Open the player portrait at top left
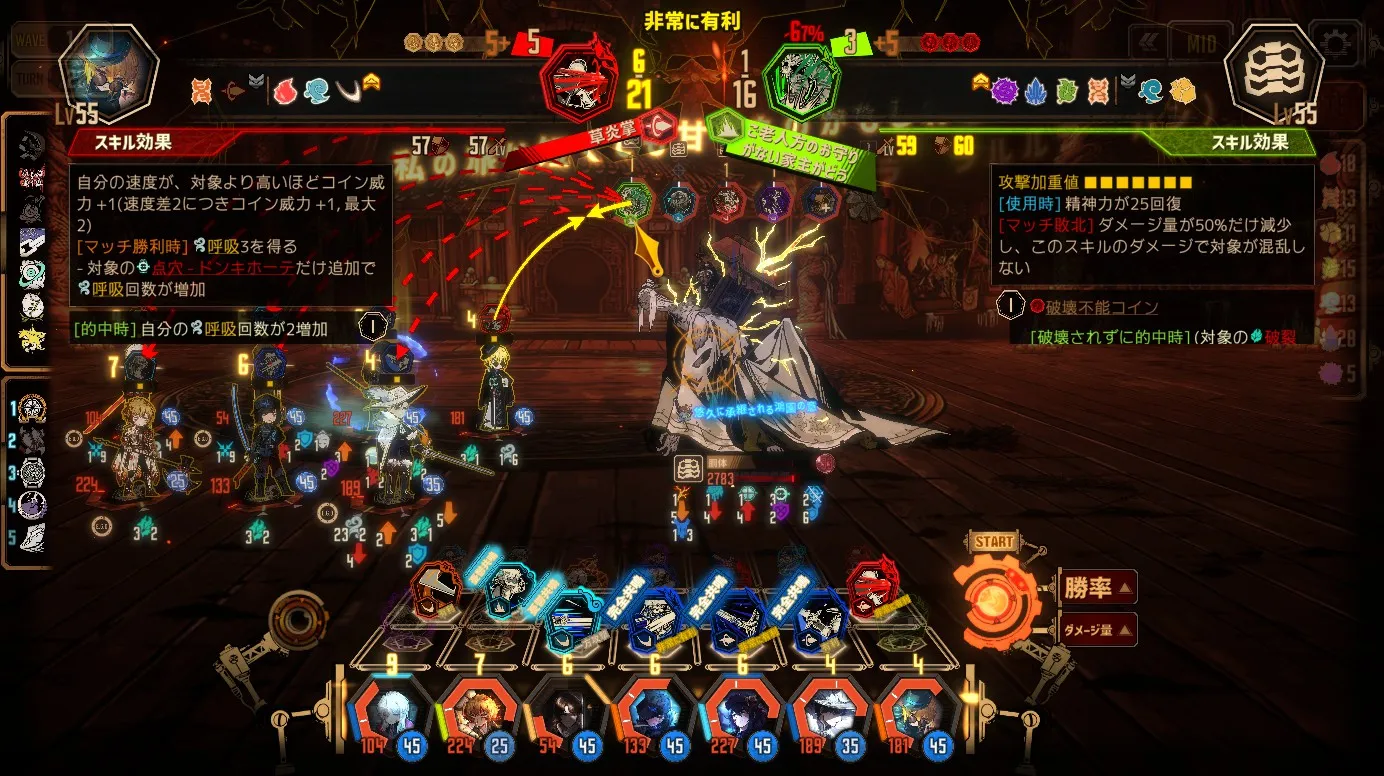Screen dimensions: 1384x776 (x=109, y=72)
